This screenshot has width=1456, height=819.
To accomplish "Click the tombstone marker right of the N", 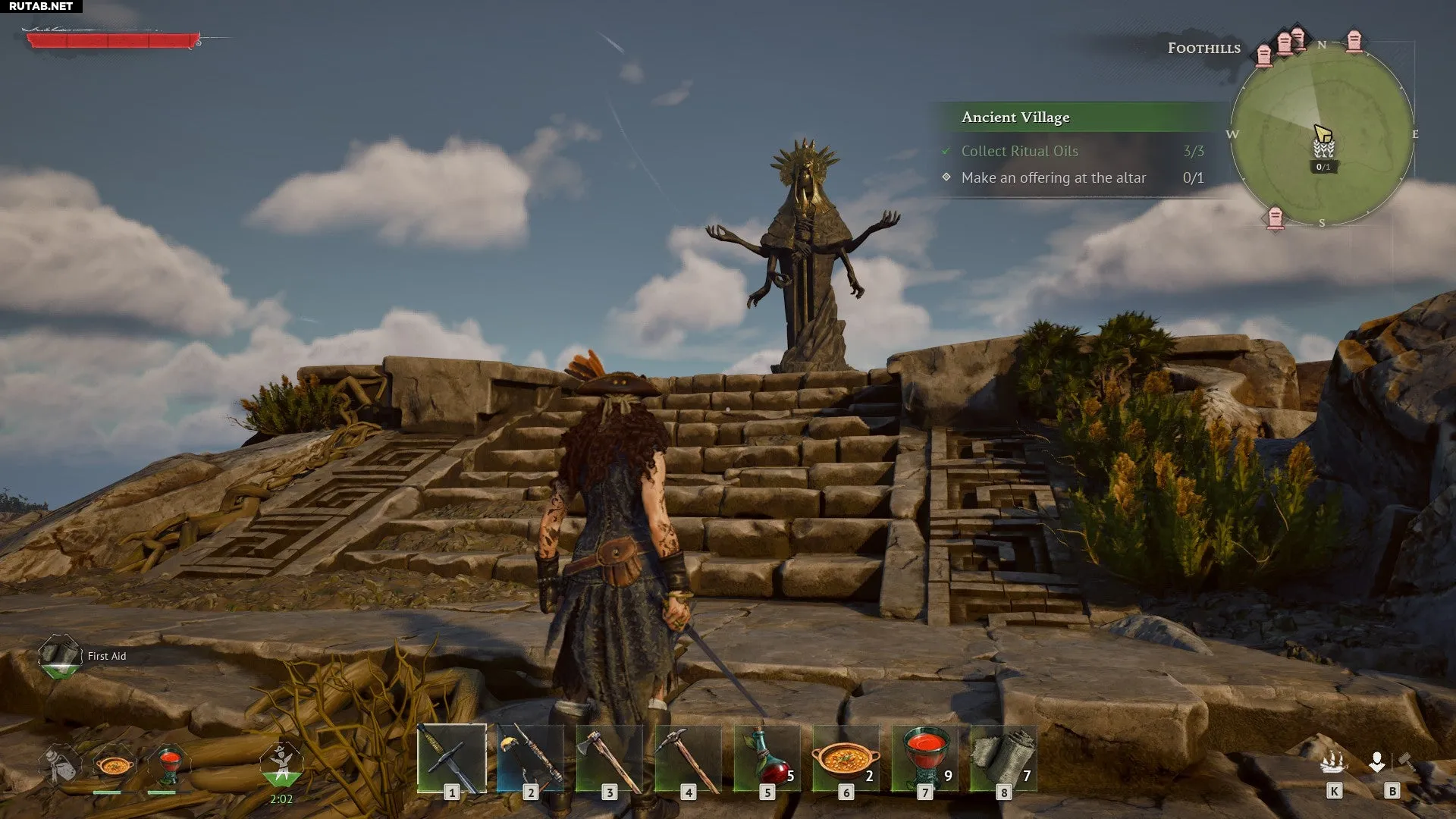I will (1354, 40).
